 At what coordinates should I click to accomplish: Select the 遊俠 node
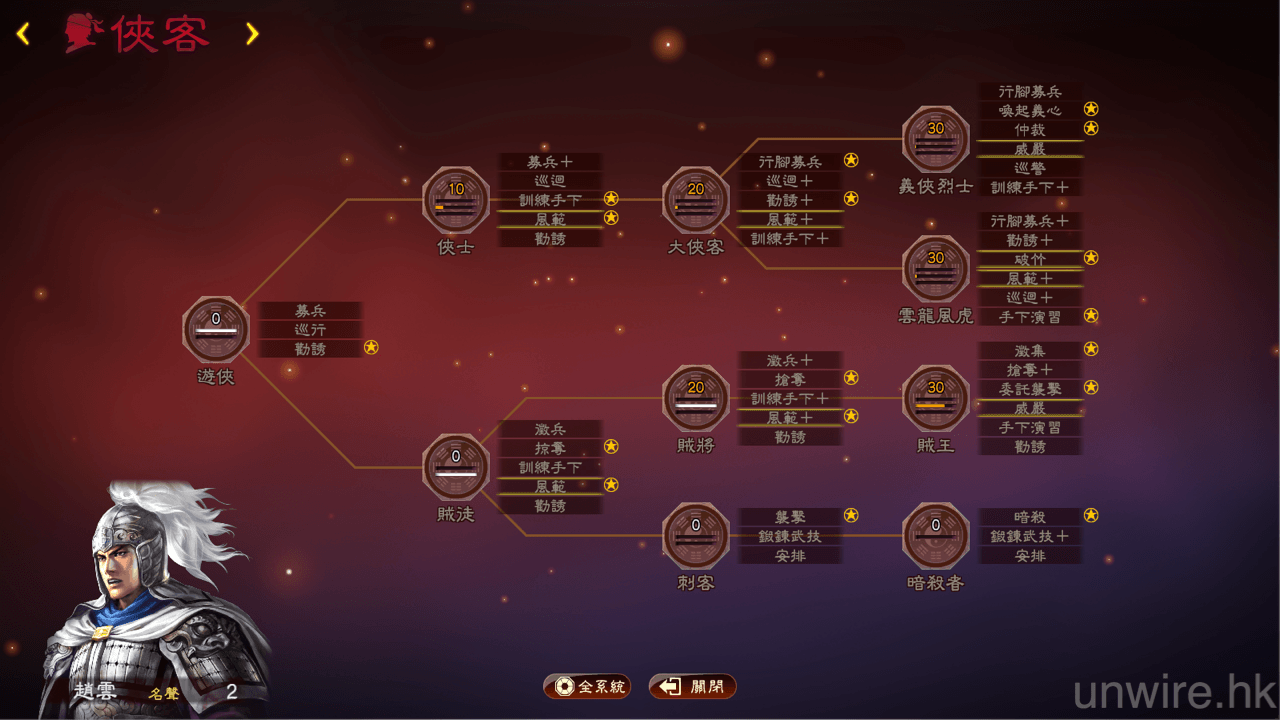coord(216,329)
